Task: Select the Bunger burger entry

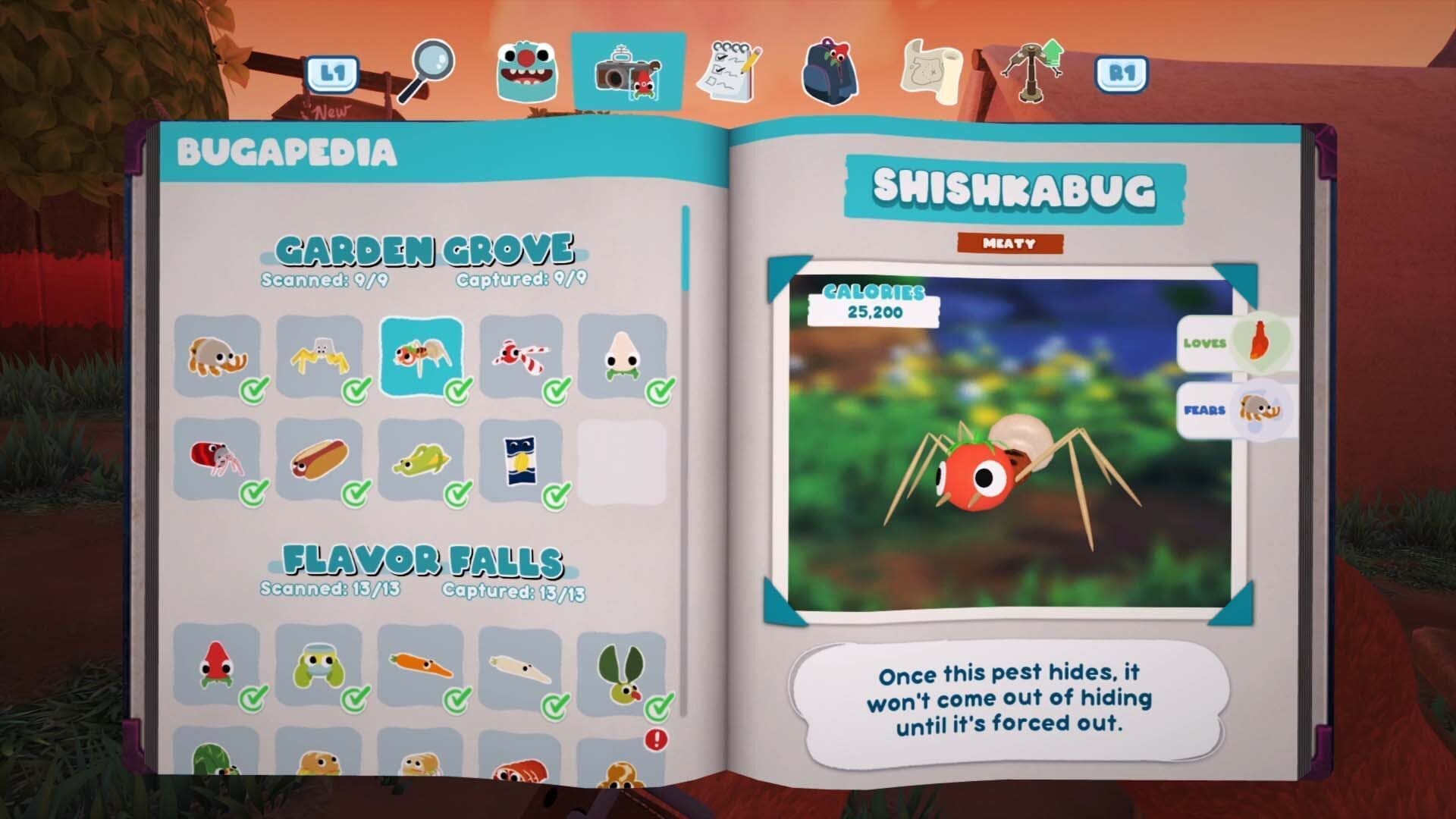Action: [x=218, y=356]
